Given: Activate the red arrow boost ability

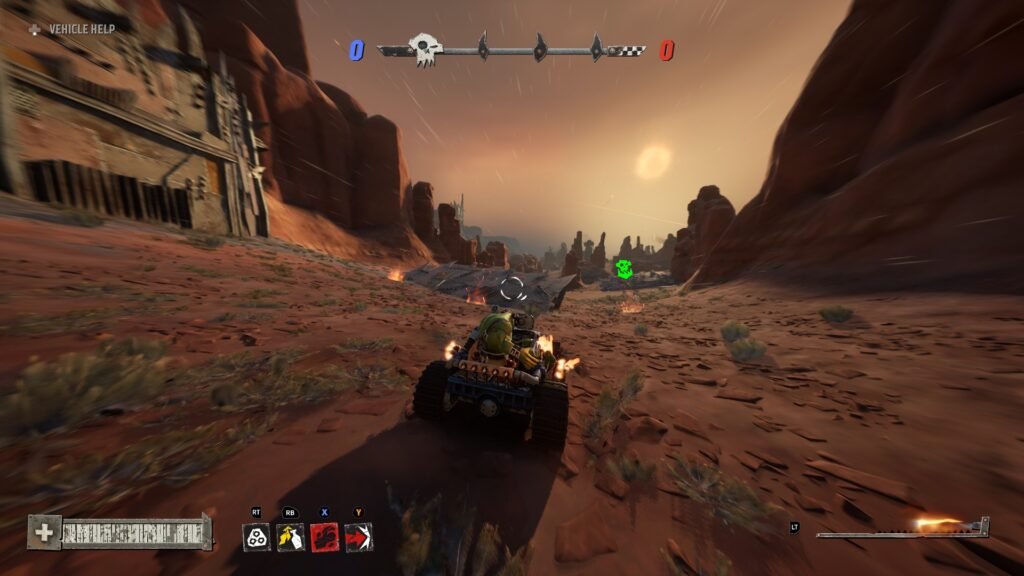Looking at the screenshot, I should [x=358, y=537].
